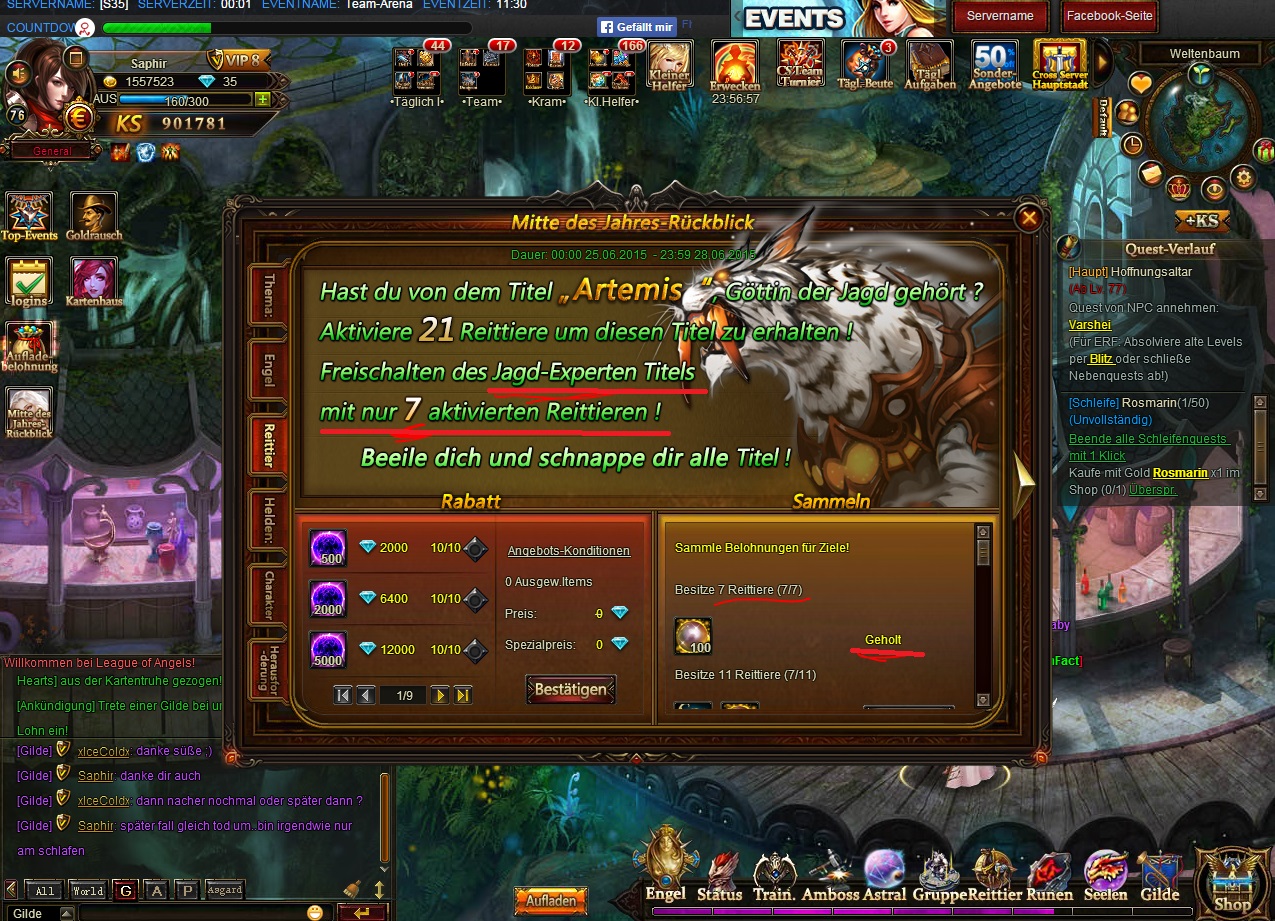Go to the next discount page
Screen dimensions: 1275x921
coord(440,695)
